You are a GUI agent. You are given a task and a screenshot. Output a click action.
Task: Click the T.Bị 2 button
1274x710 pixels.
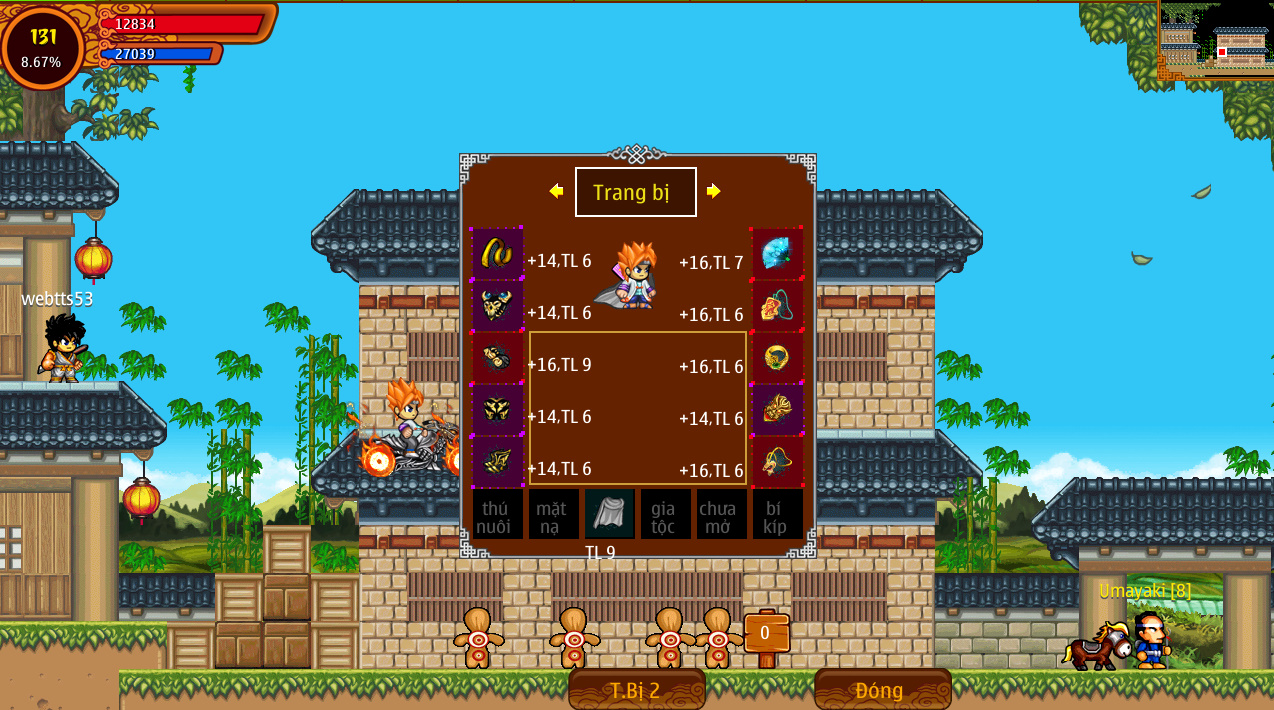pyautogui.click(x=636, y=690)
